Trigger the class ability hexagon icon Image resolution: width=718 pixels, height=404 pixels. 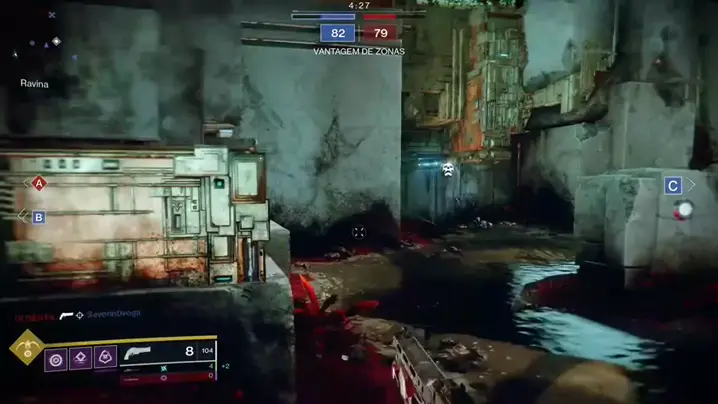click(105, 357)
